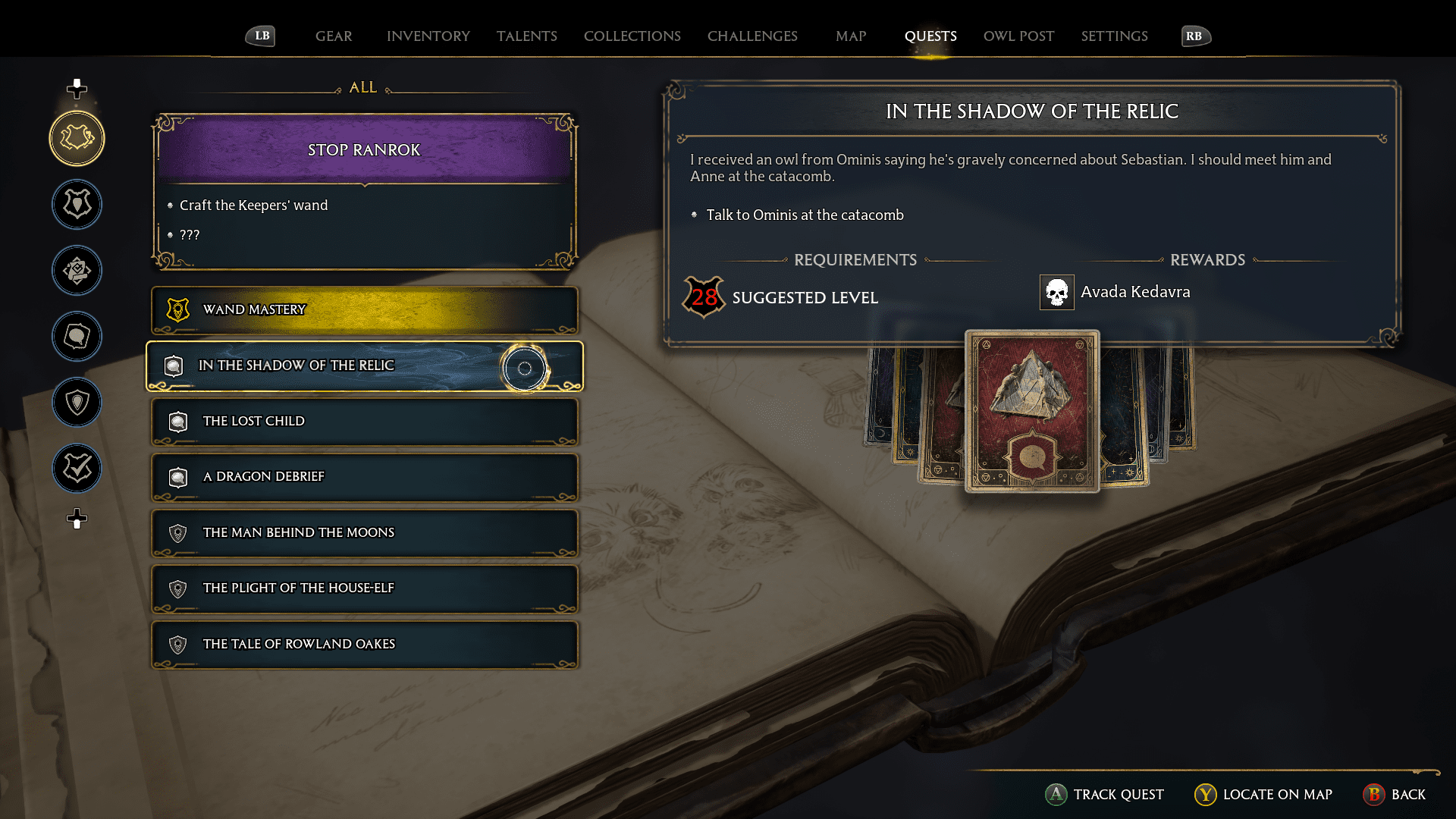Click the side quest icon beside The Lost Child

pos(177,422)
